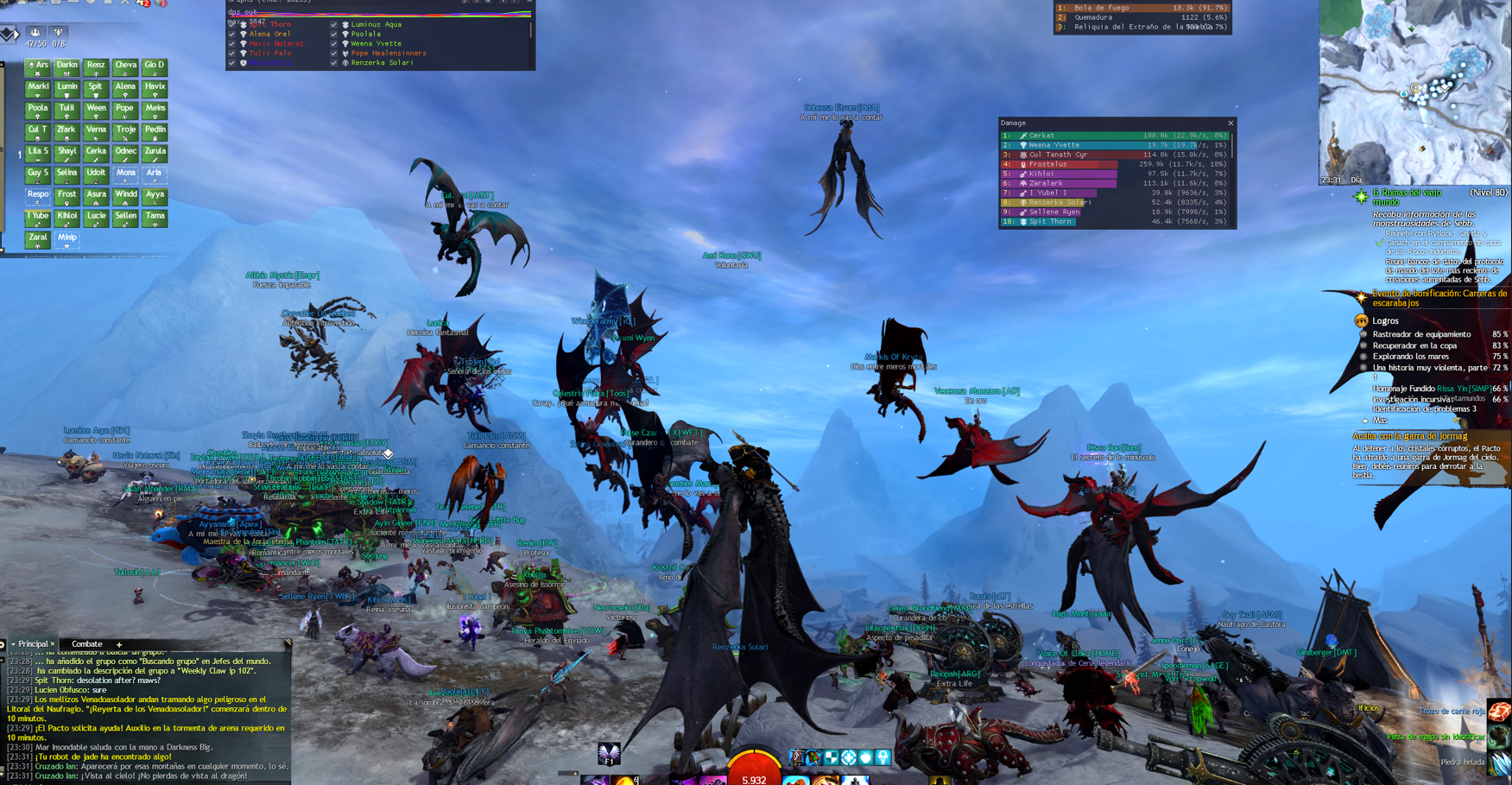Select squad member Frost in the squad grid
1512x785 pixels.
pos(66,196)
